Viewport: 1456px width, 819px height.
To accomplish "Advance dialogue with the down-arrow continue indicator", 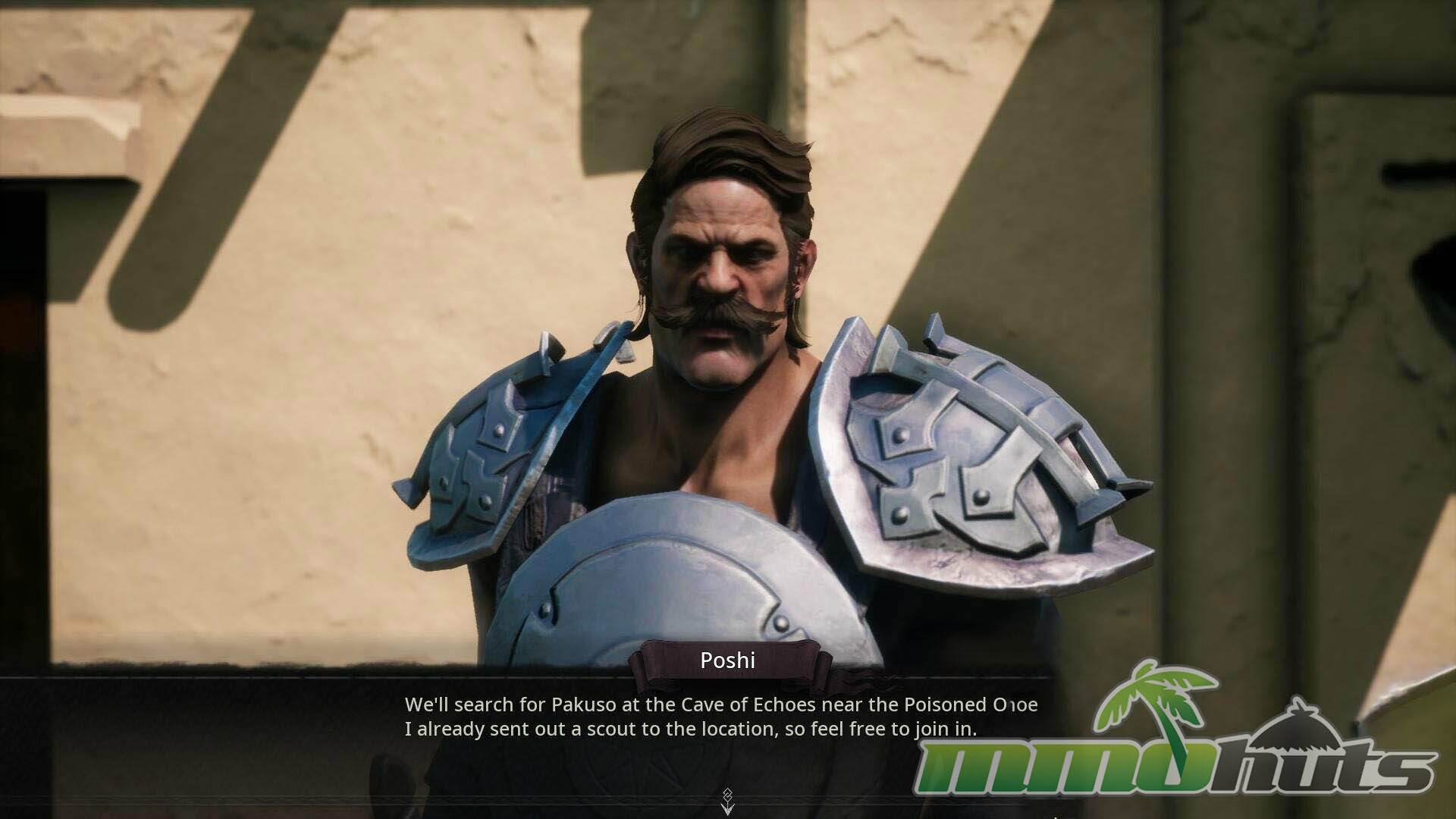I will (x=727, y=802).
